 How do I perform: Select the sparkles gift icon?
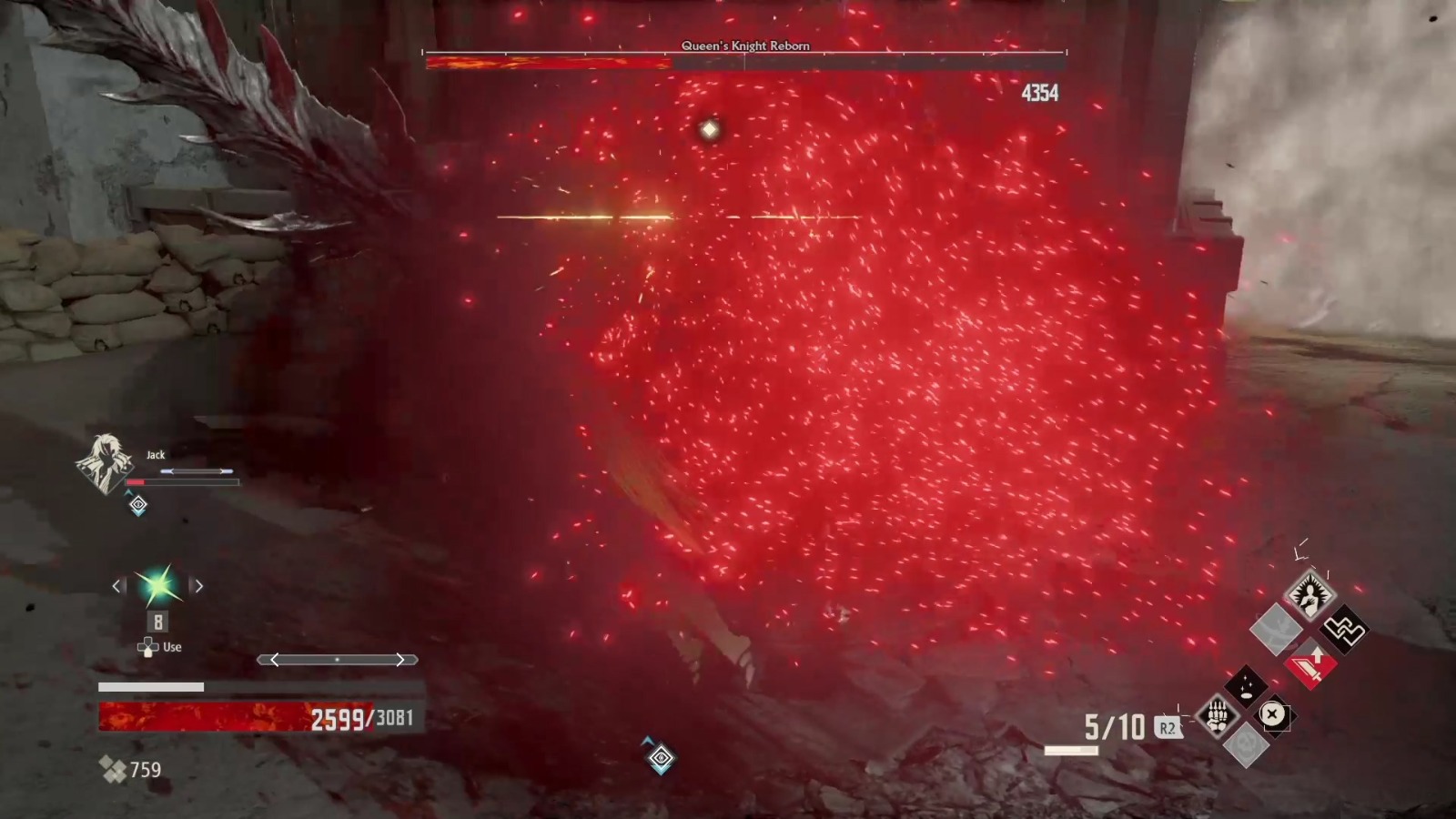(1246, 685)
